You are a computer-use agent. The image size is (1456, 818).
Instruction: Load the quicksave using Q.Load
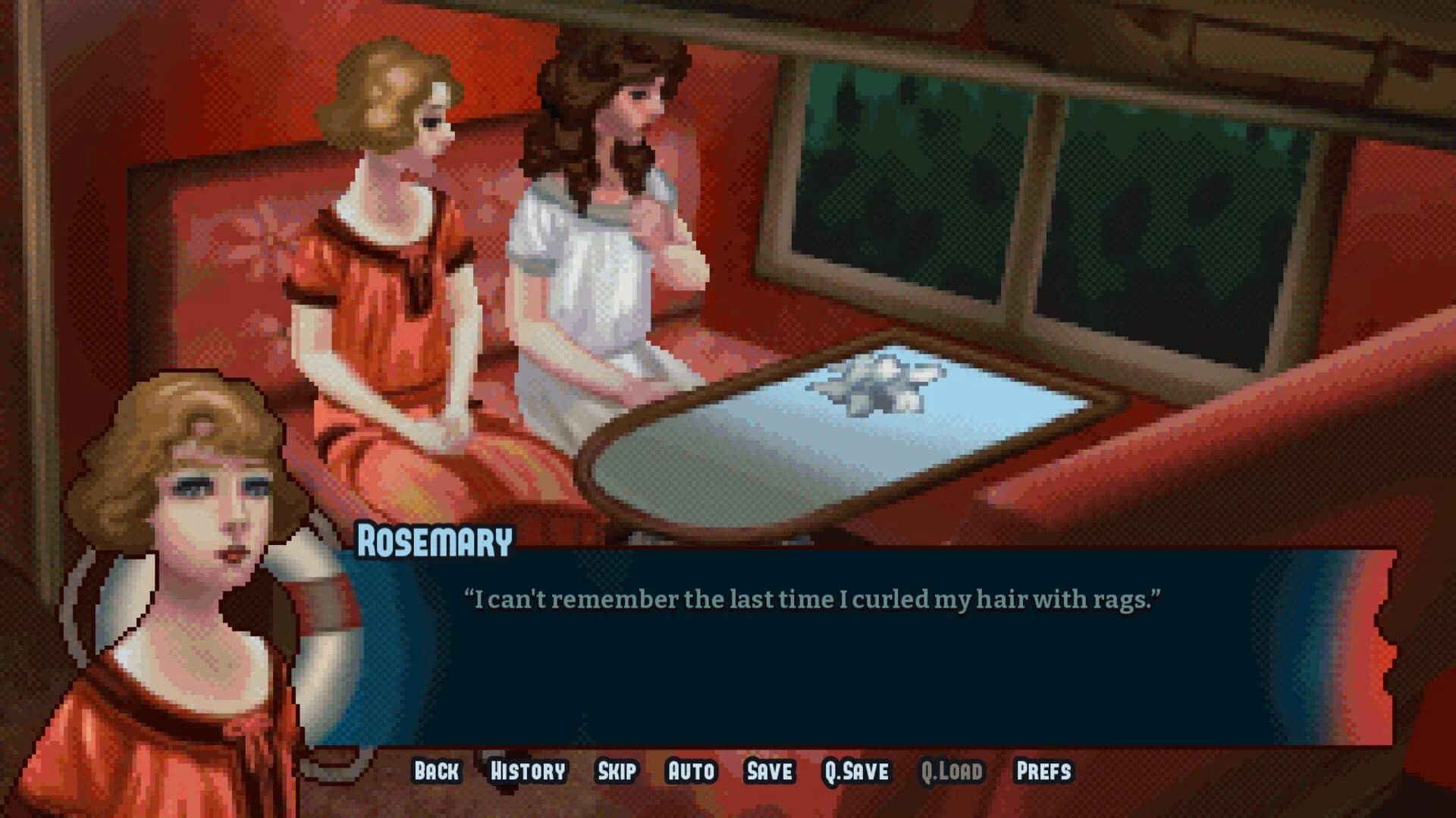click(952, 772)
